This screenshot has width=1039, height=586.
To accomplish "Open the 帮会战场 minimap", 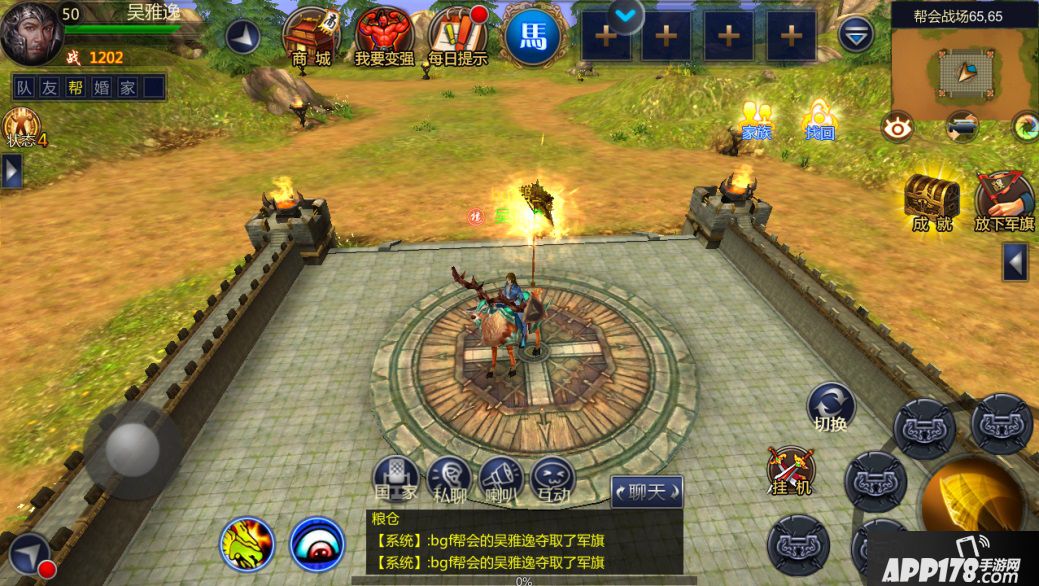I will 964,69.
